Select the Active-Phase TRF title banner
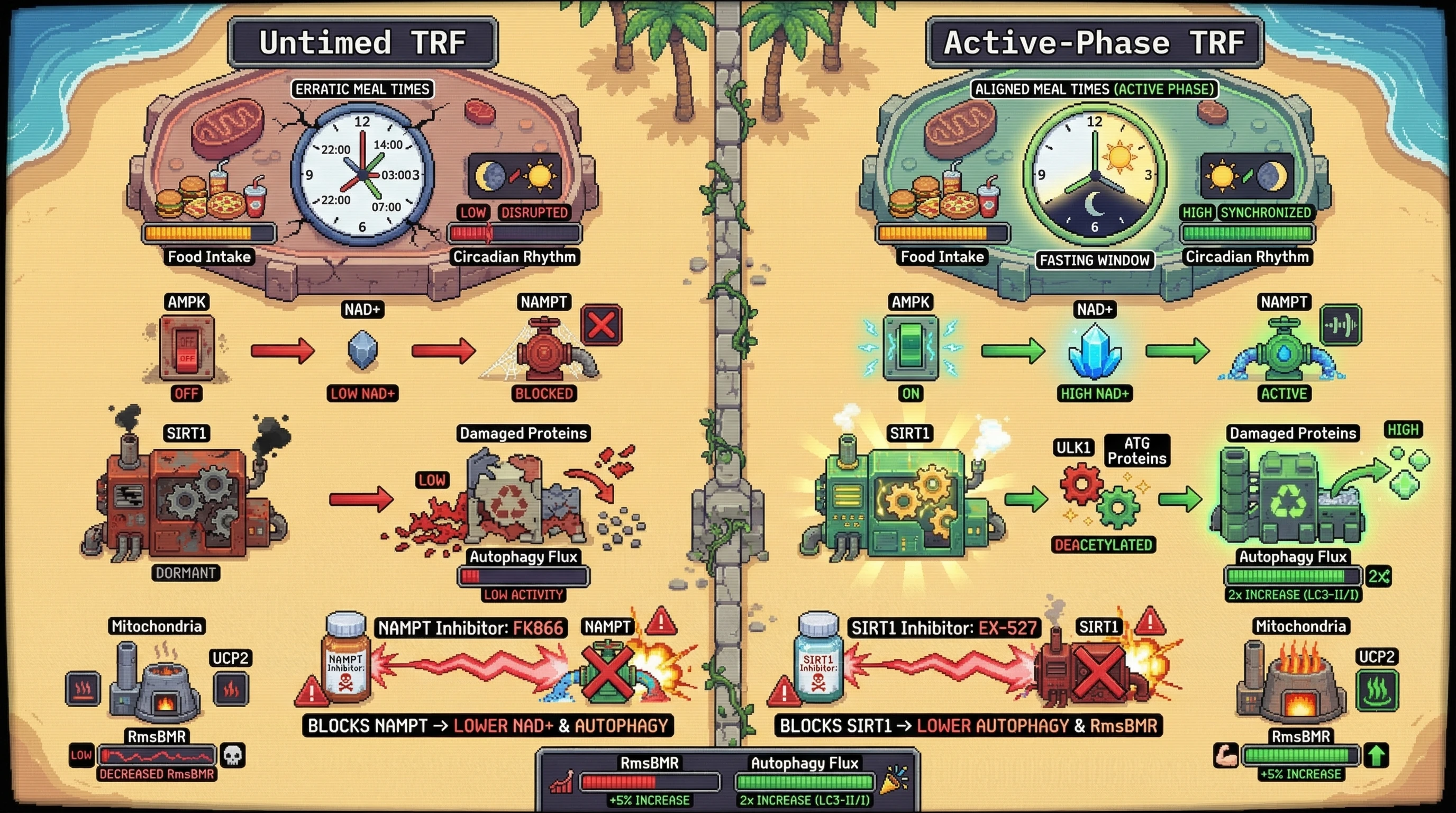 tap(1094, 42)
